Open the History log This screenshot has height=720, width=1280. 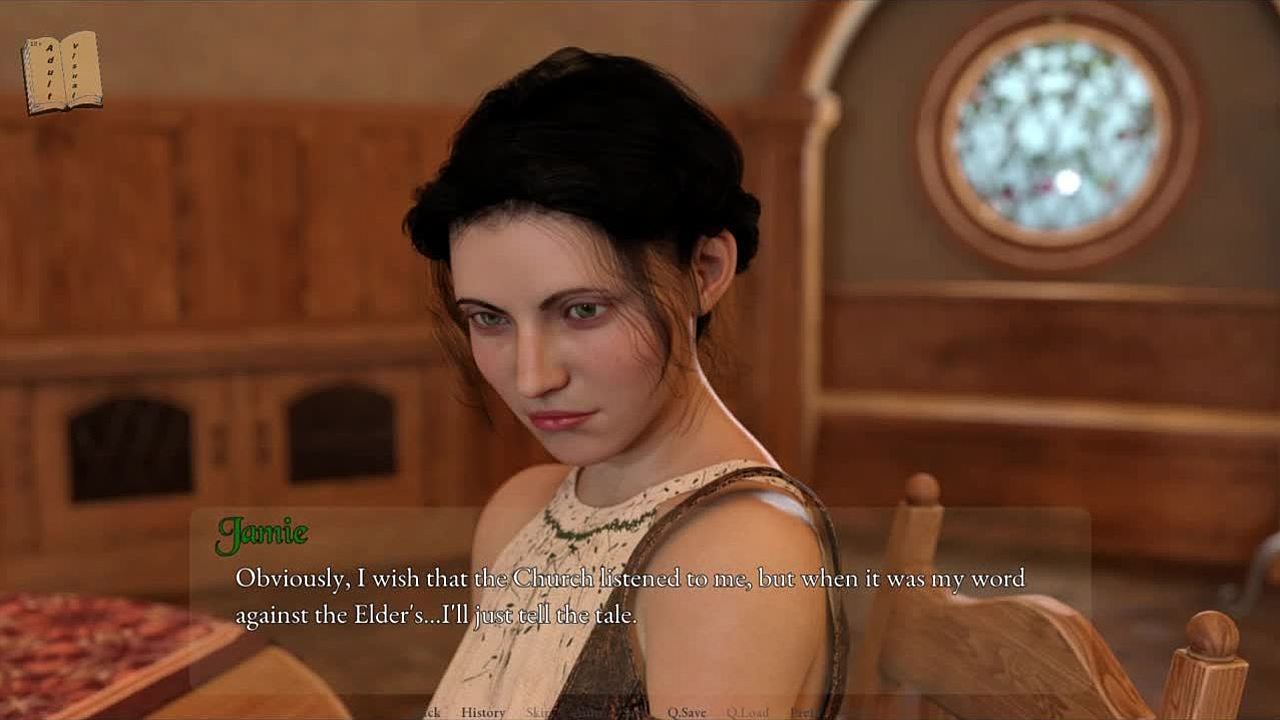point(483,712)
